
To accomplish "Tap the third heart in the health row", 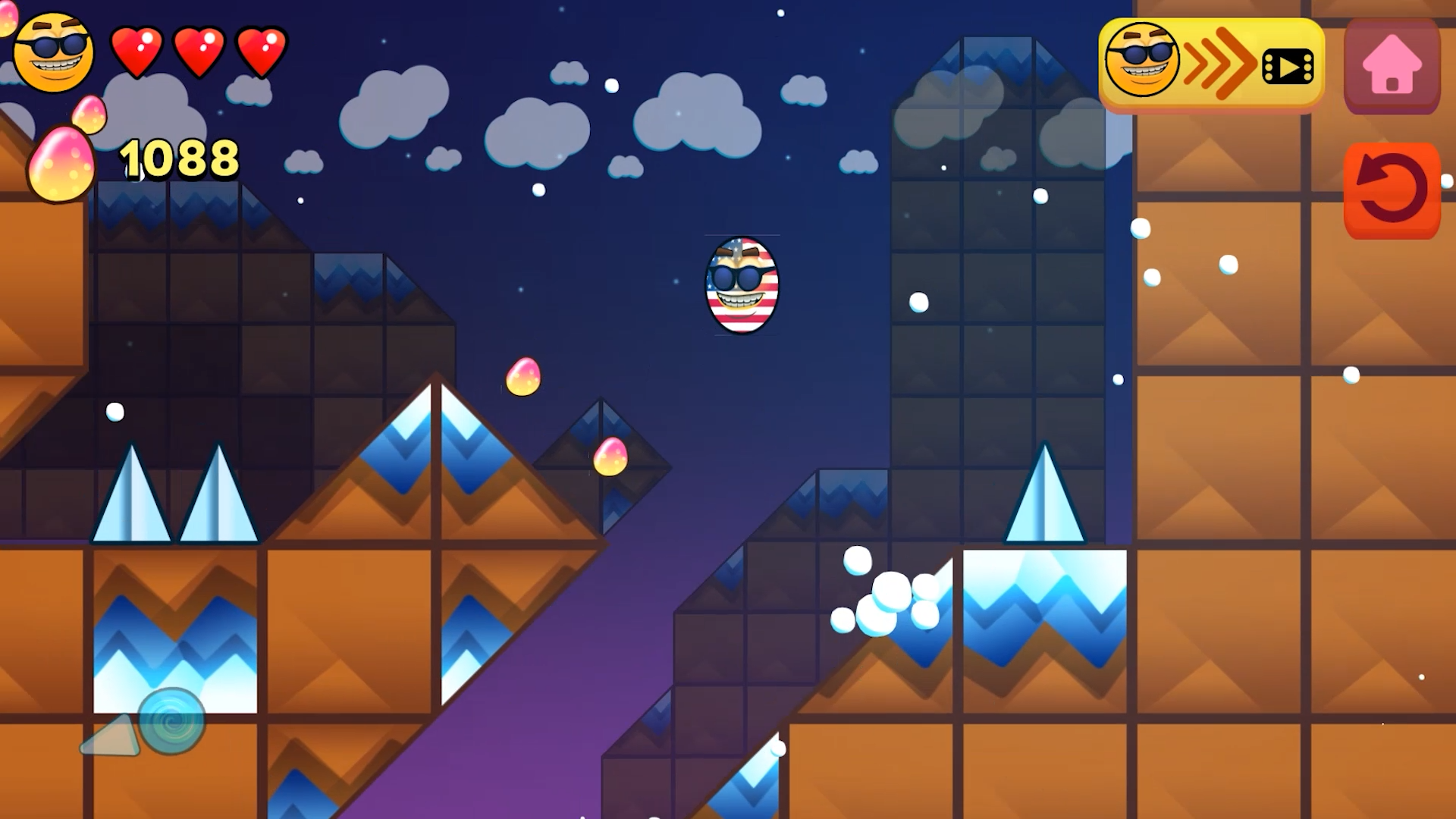I will pyautogui.click(x=261, y=51).
